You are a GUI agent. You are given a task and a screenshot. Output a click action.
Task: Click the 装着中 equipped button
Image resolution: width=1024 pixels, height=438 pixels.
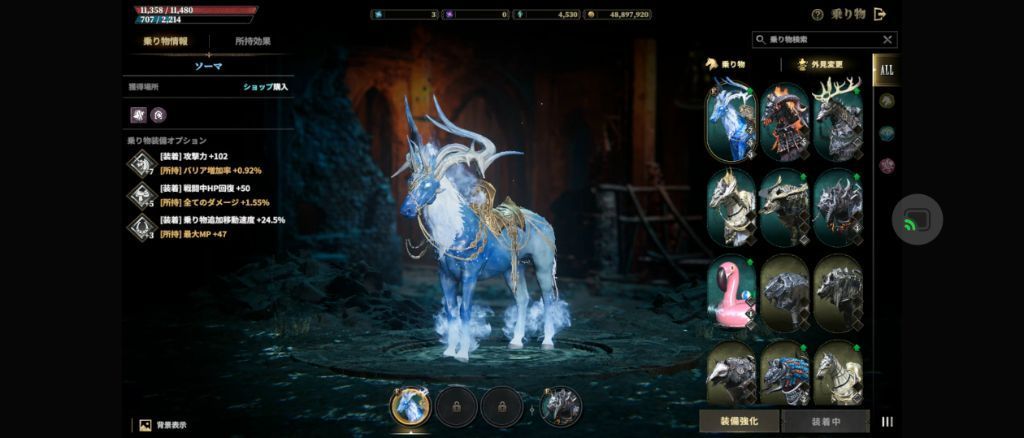(x=825, y=421)
